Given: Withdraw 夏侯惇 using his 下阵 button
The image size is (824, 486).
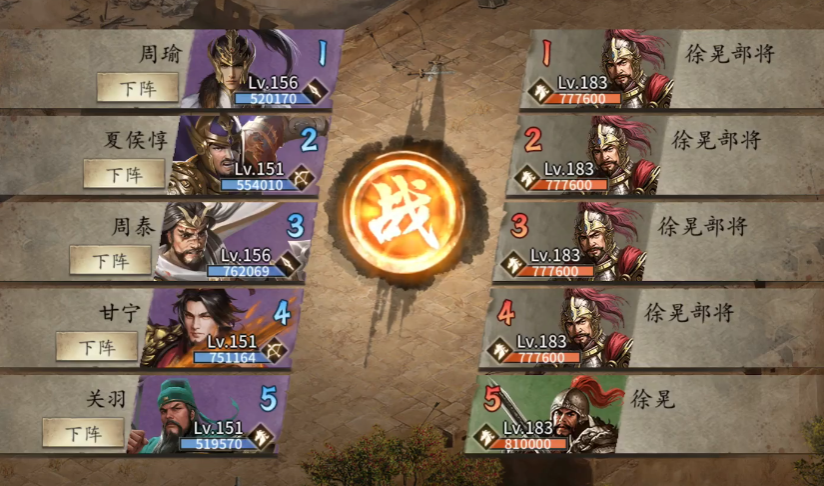Looking at the screenshot, I should pos(124,174).
